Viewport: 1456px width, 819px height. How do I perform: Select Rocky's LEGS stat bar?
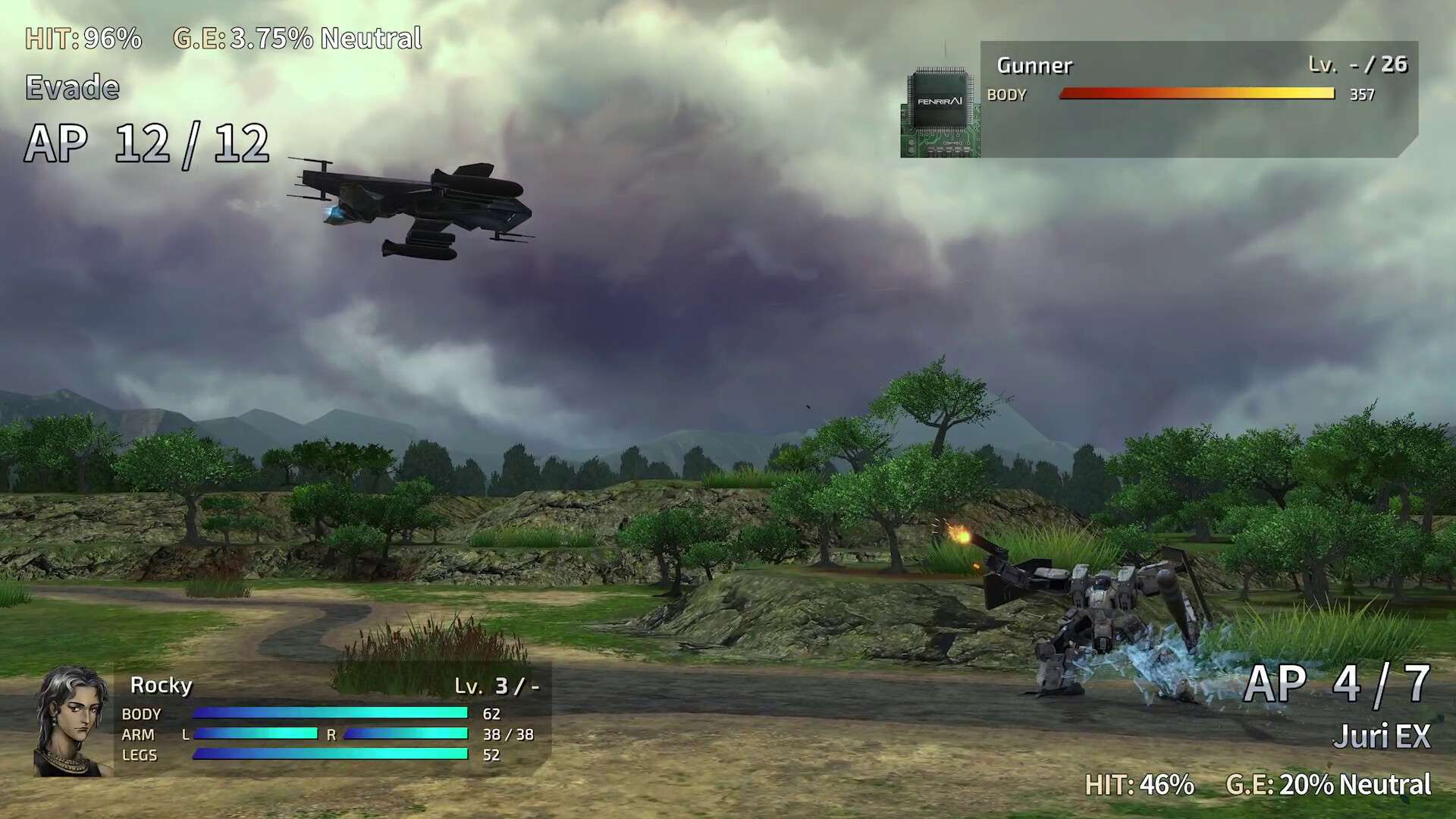click(330, 754)
